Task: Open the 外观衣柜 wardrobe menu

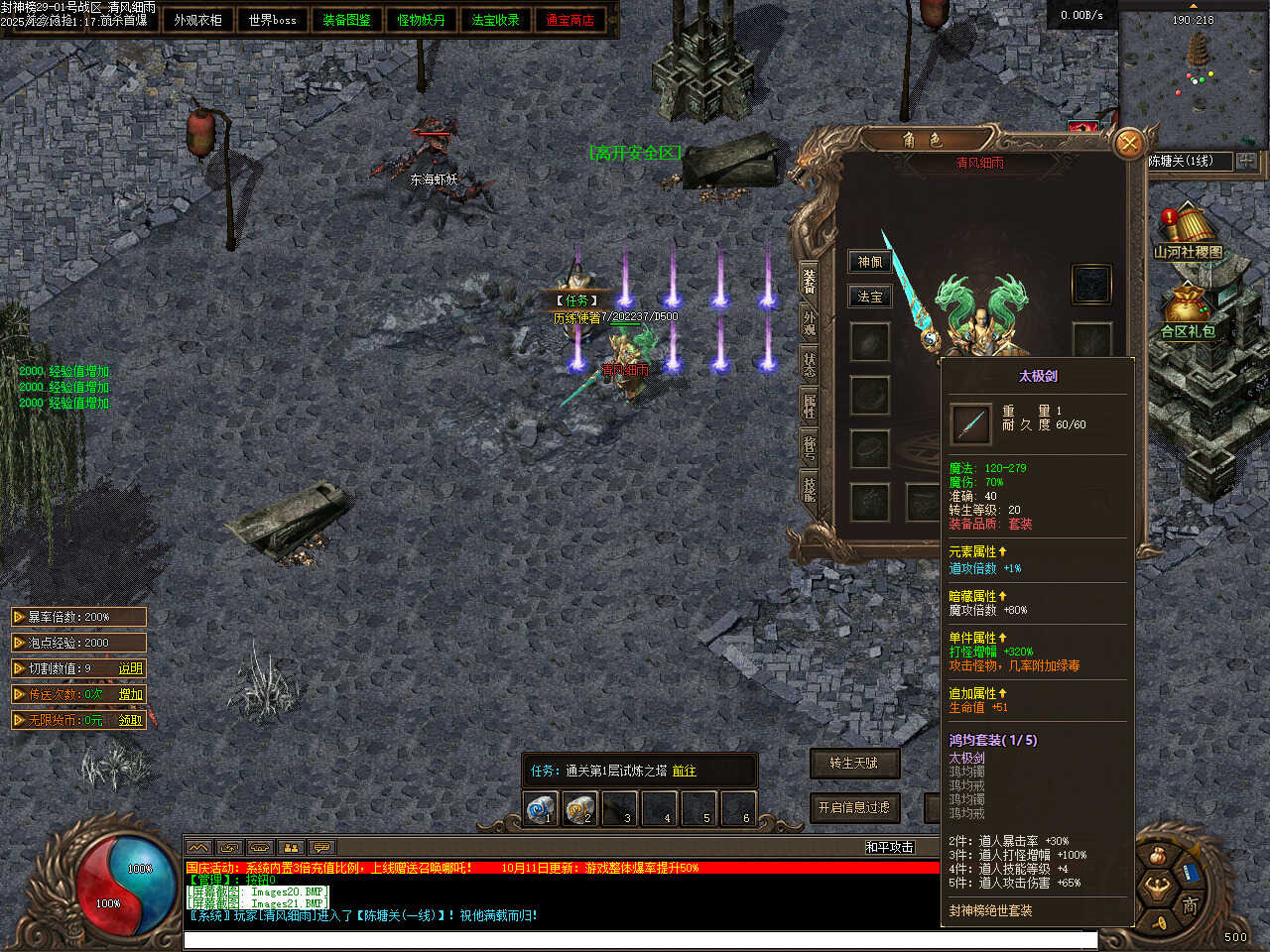Action: click(197, 20)
